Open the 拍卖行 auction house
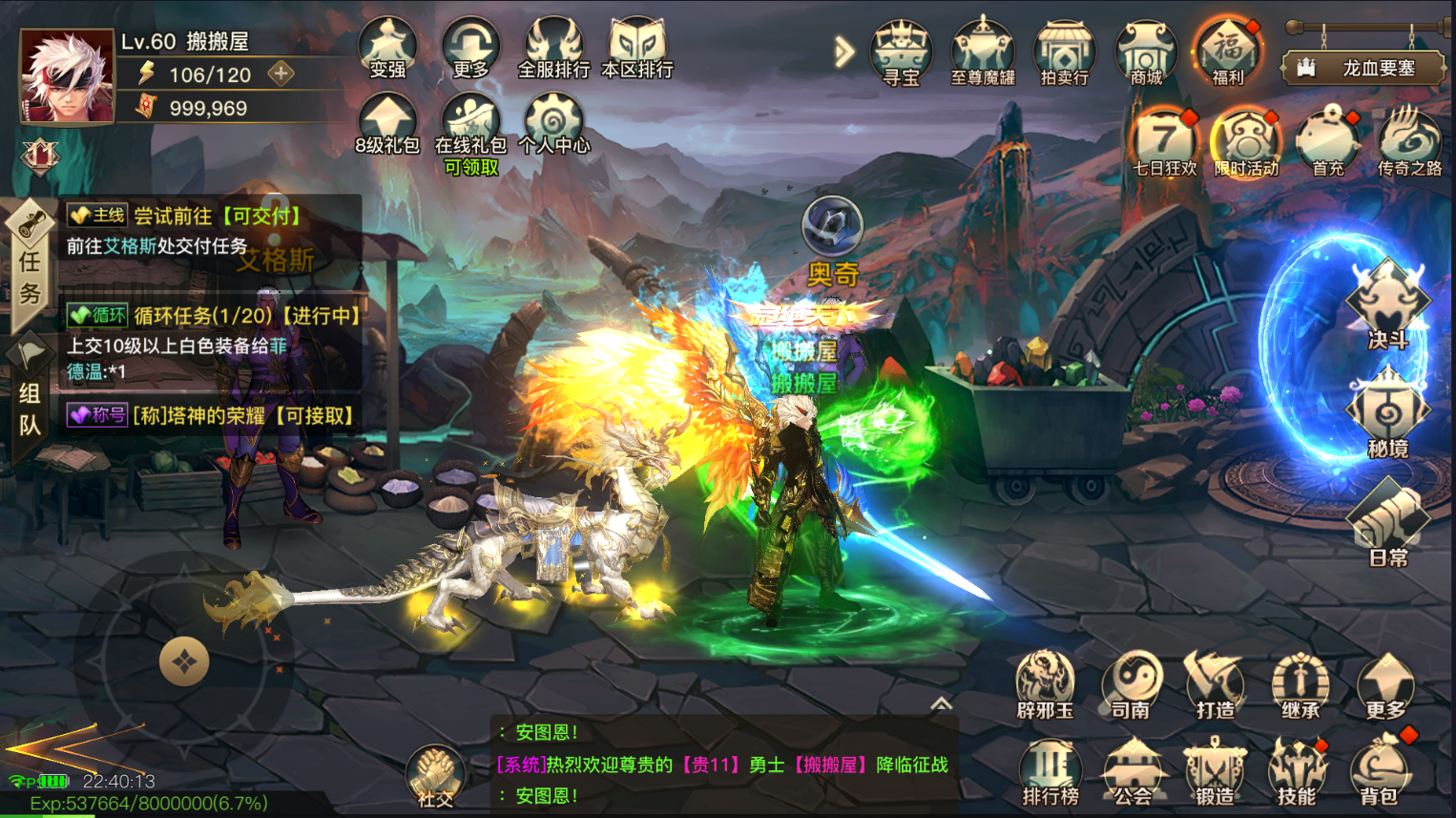The width and height of the screenshot is (1456, 818). click(1064, 52)
